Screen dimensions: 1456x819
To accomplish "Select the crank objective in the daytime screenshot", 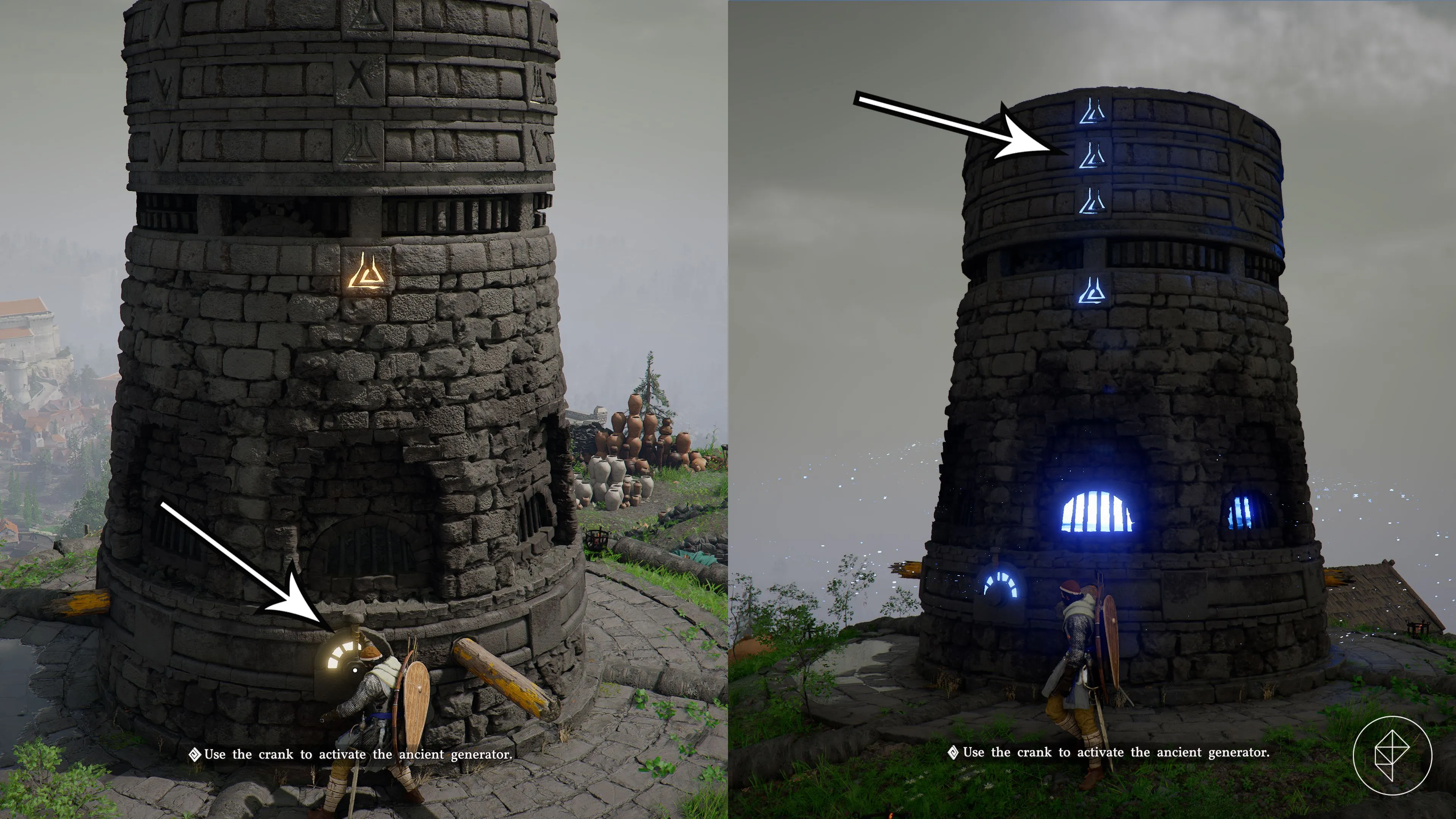I will coord(358,754).
